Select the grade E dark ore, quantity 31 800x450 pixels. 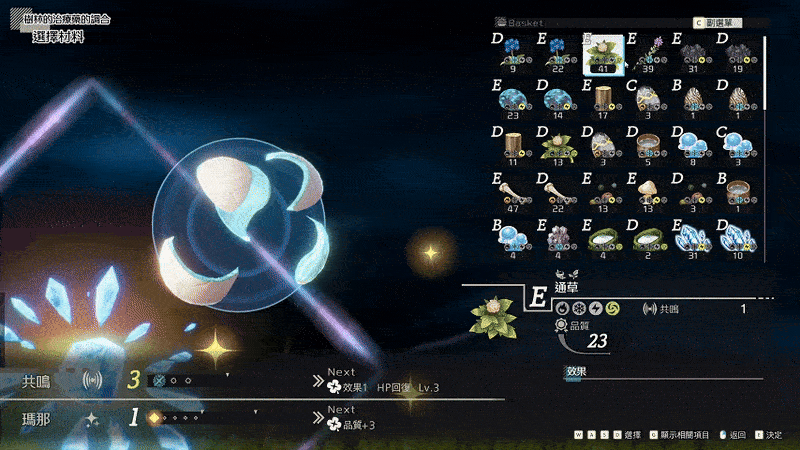click(x=693, y=54)
